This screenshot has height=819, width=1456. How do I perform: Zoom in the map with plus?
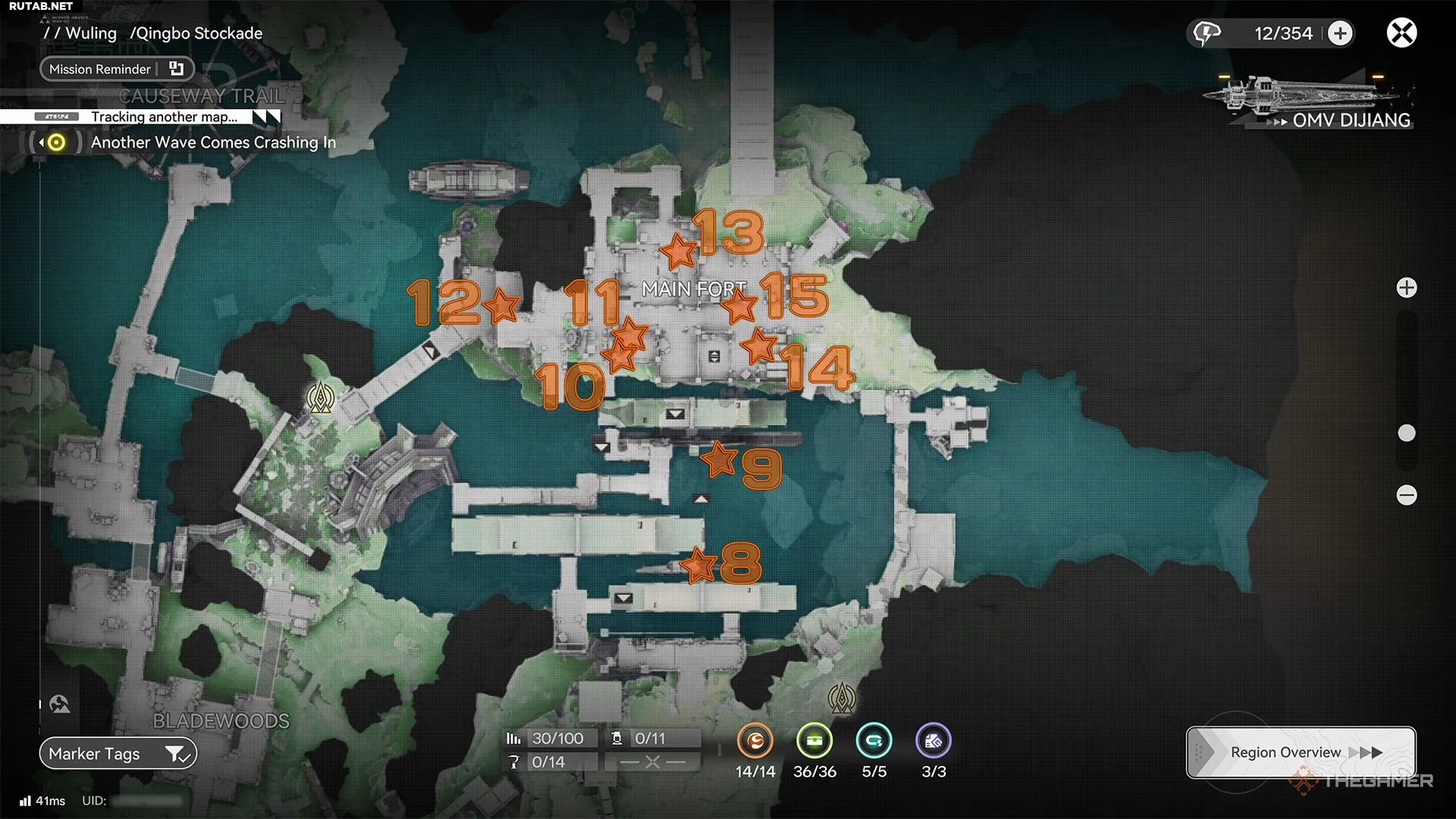point(1407,288)
